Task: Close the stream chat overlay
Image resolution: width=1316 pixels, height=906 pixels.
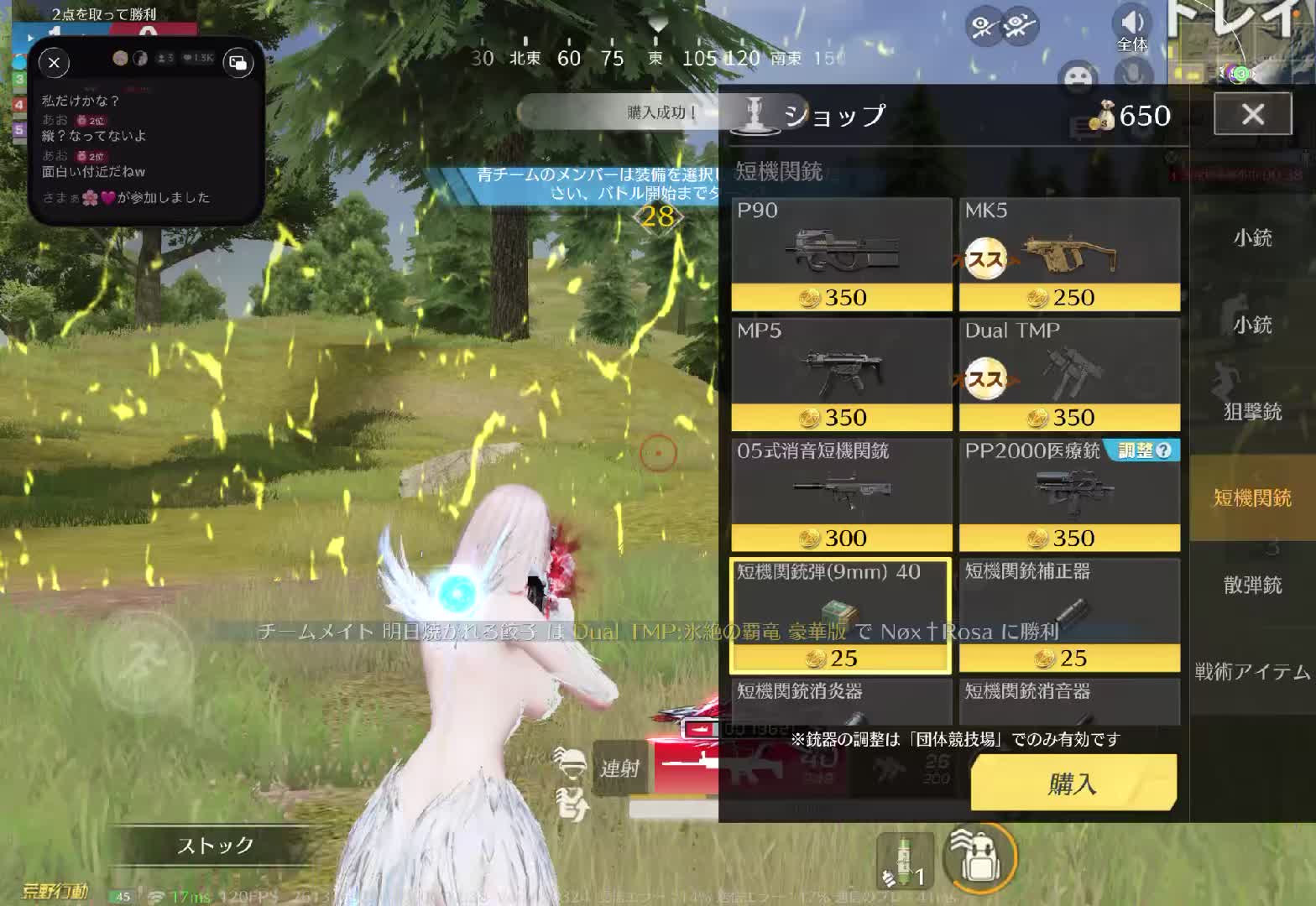Action: (x=55, y=63)
